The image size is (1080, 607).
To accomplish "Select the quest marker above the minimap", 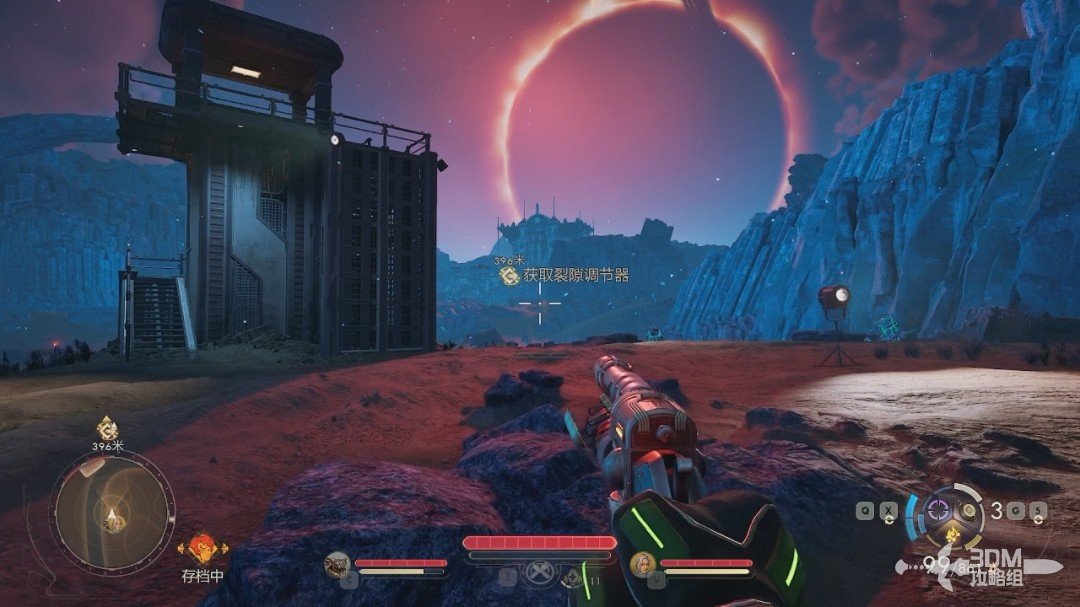I will (x=107, y=429).
